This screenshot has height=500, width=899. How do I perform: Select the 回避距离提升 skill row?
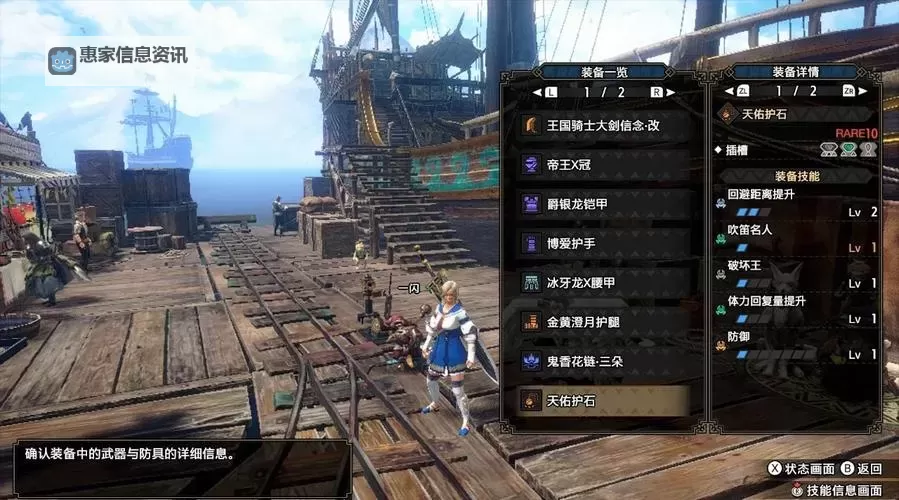click(796, 202)
